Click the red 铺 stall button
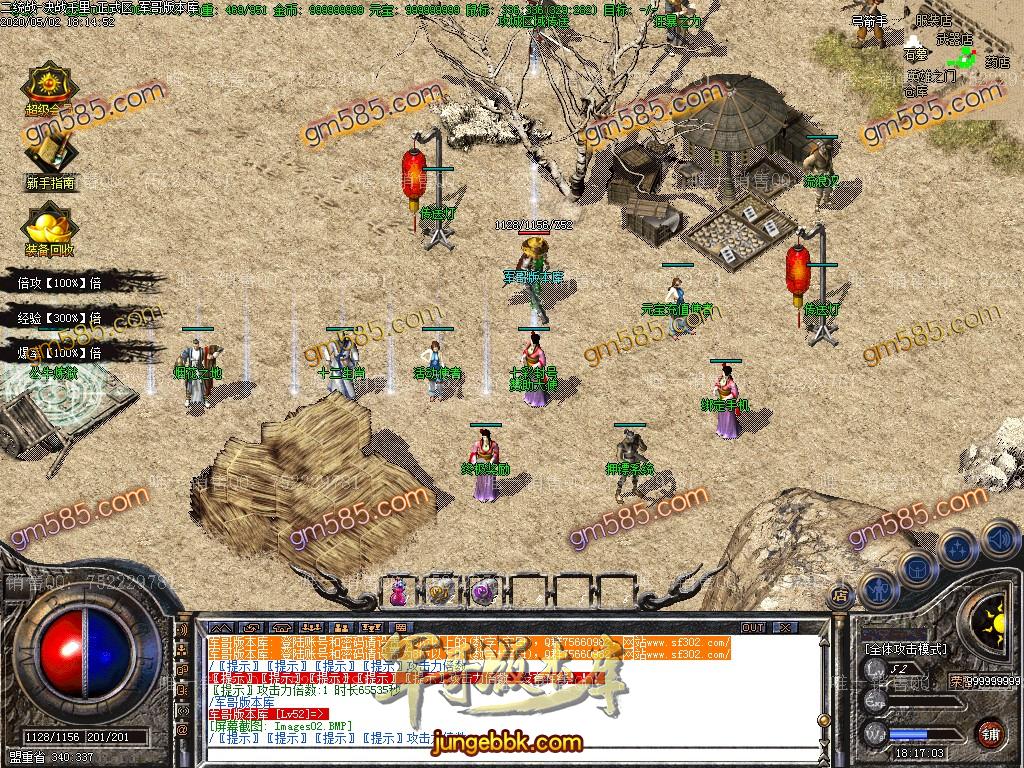The image size is (1024, 768). [x=990, y=731]
